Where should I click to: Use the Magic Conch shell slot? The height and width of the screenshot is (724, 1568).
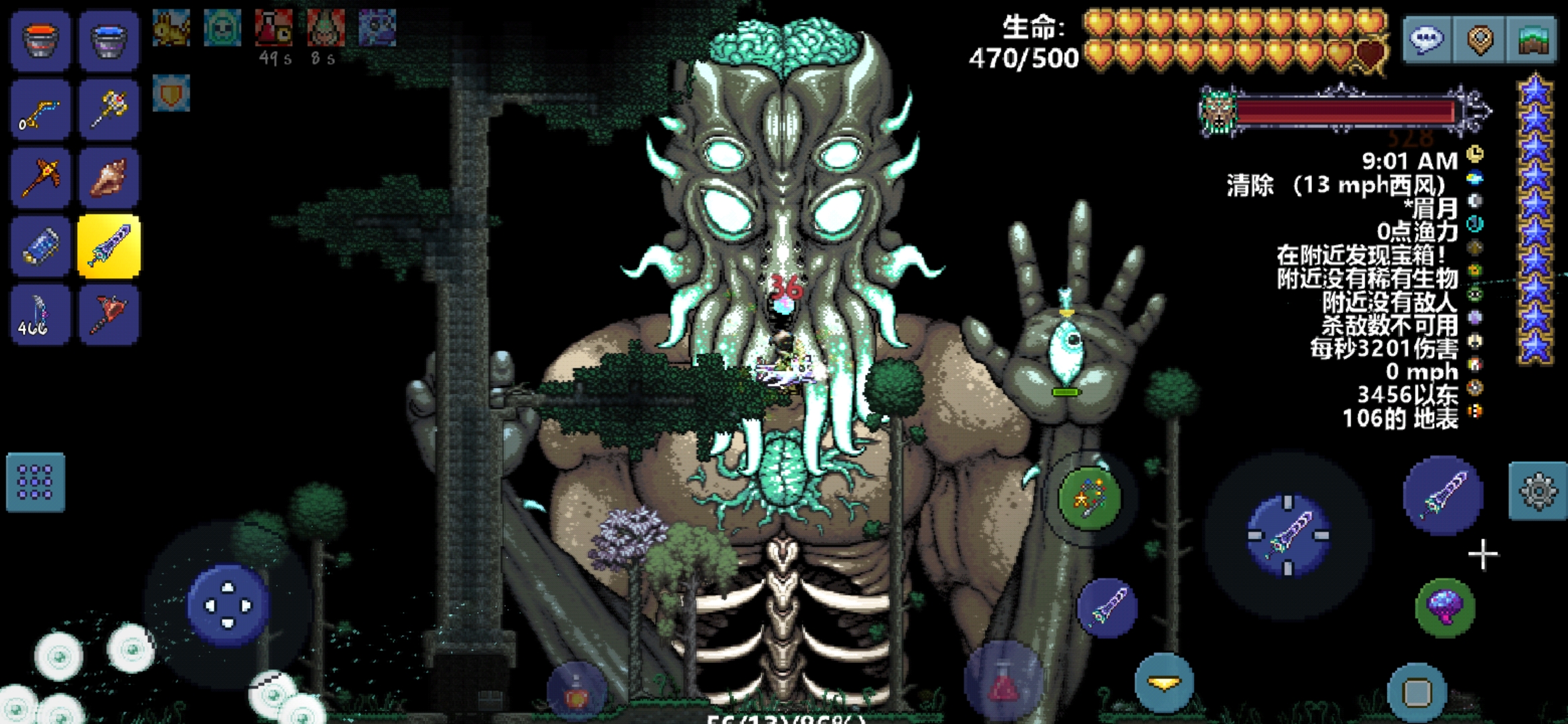pos(109,178)
